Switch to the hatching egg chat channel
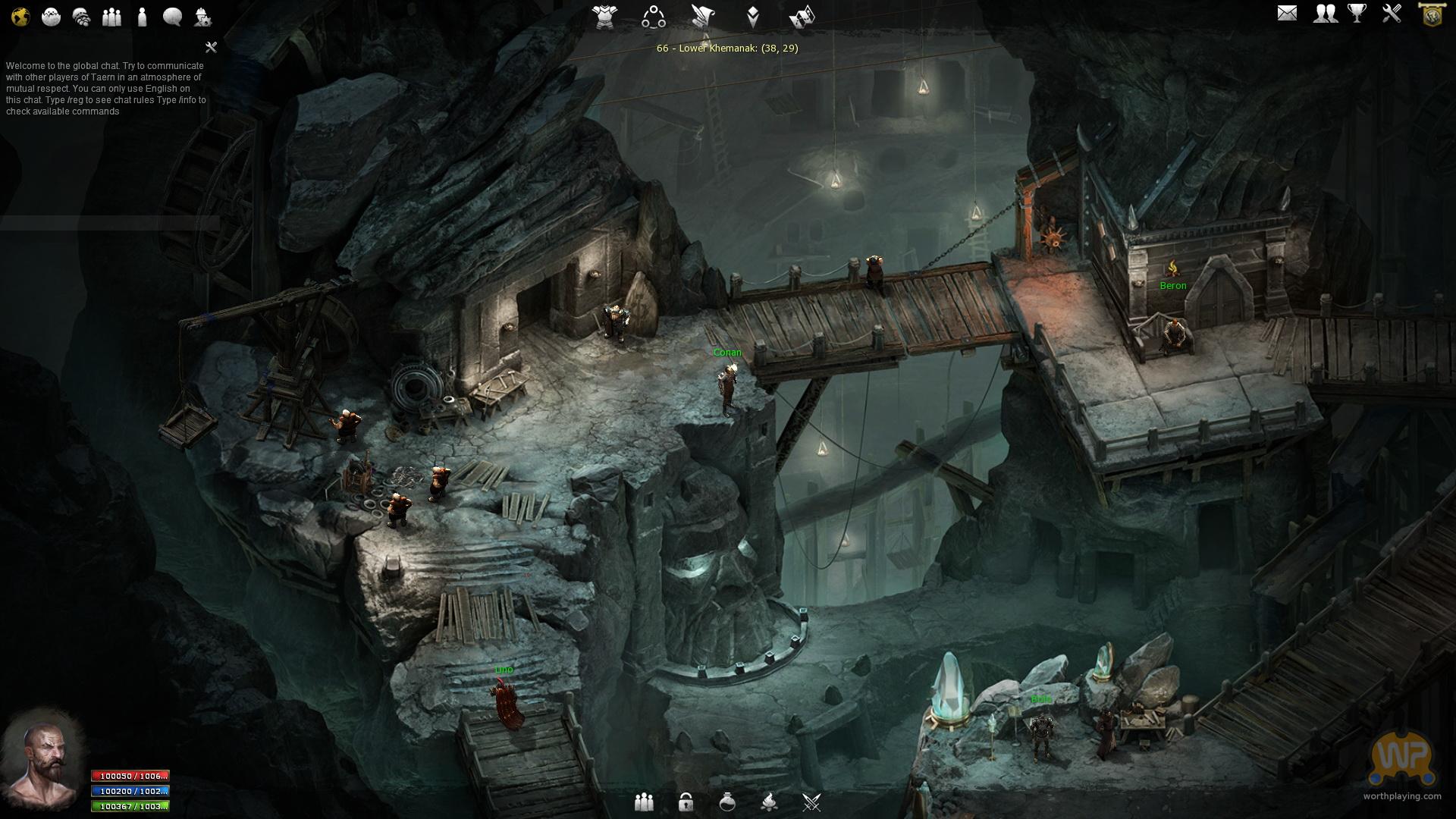The height and width of the screenshot is (819, 1456). [x=51, y=17]
